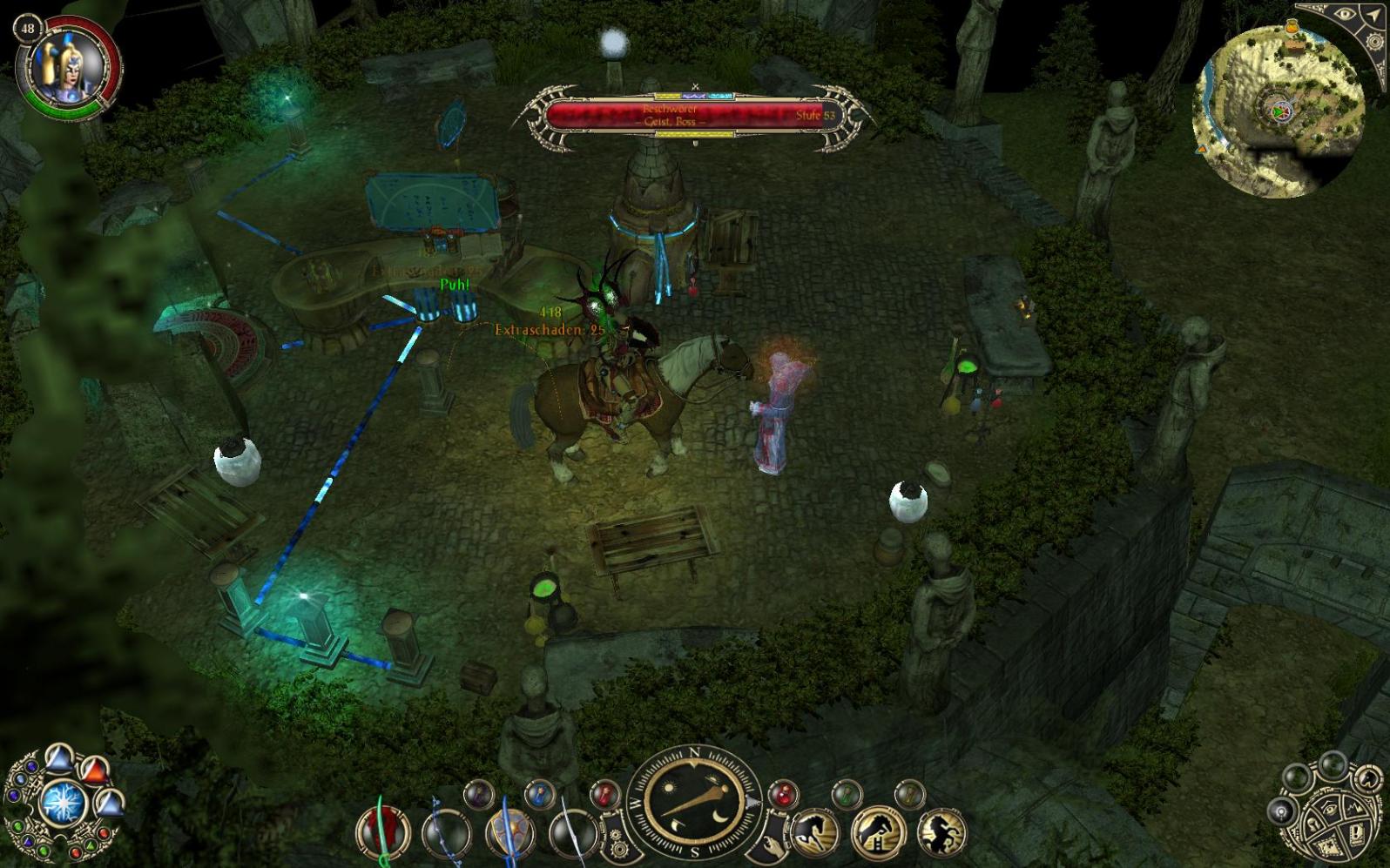1390x868 pixels.
Task: Activate the blue lightning star combat art
Action: (63, 803)
